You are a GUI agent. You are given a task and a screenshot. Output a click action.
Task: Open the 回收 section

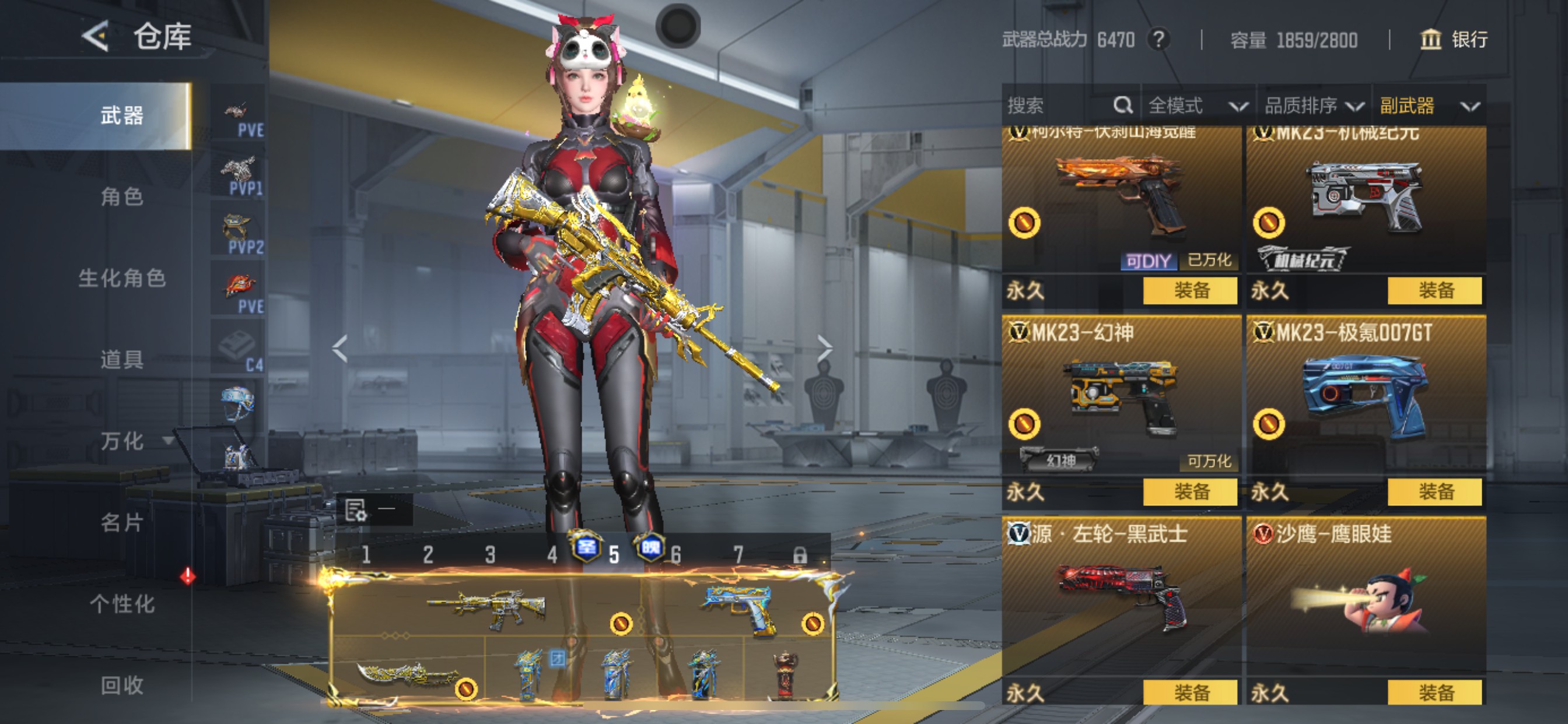pos(122,686)
